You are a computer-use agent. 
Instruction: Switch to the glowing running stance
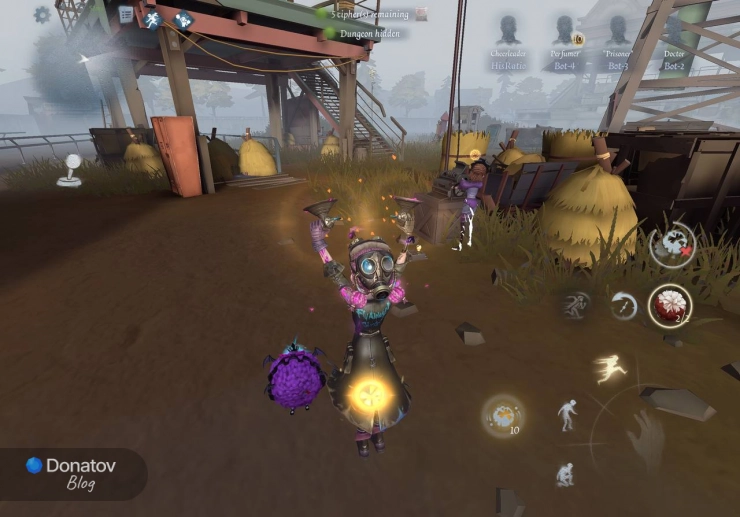pos(609,370)
